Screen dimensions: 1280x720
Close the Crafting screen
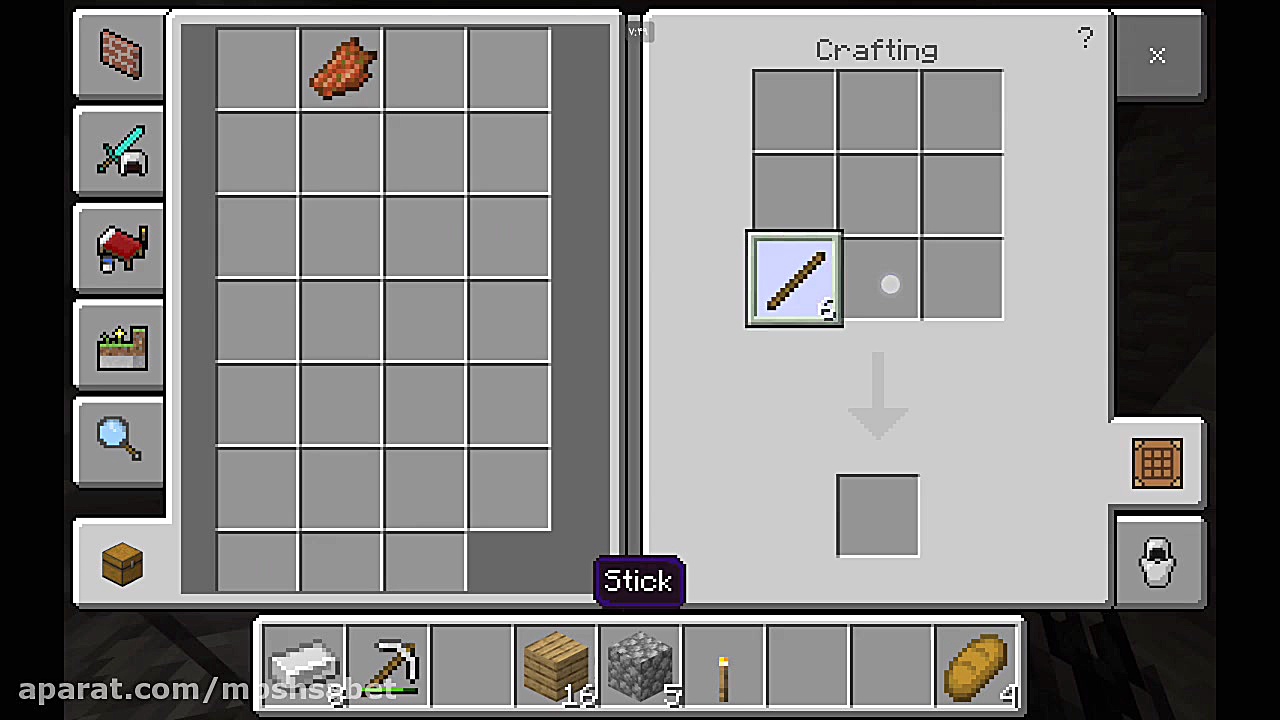1157,56
